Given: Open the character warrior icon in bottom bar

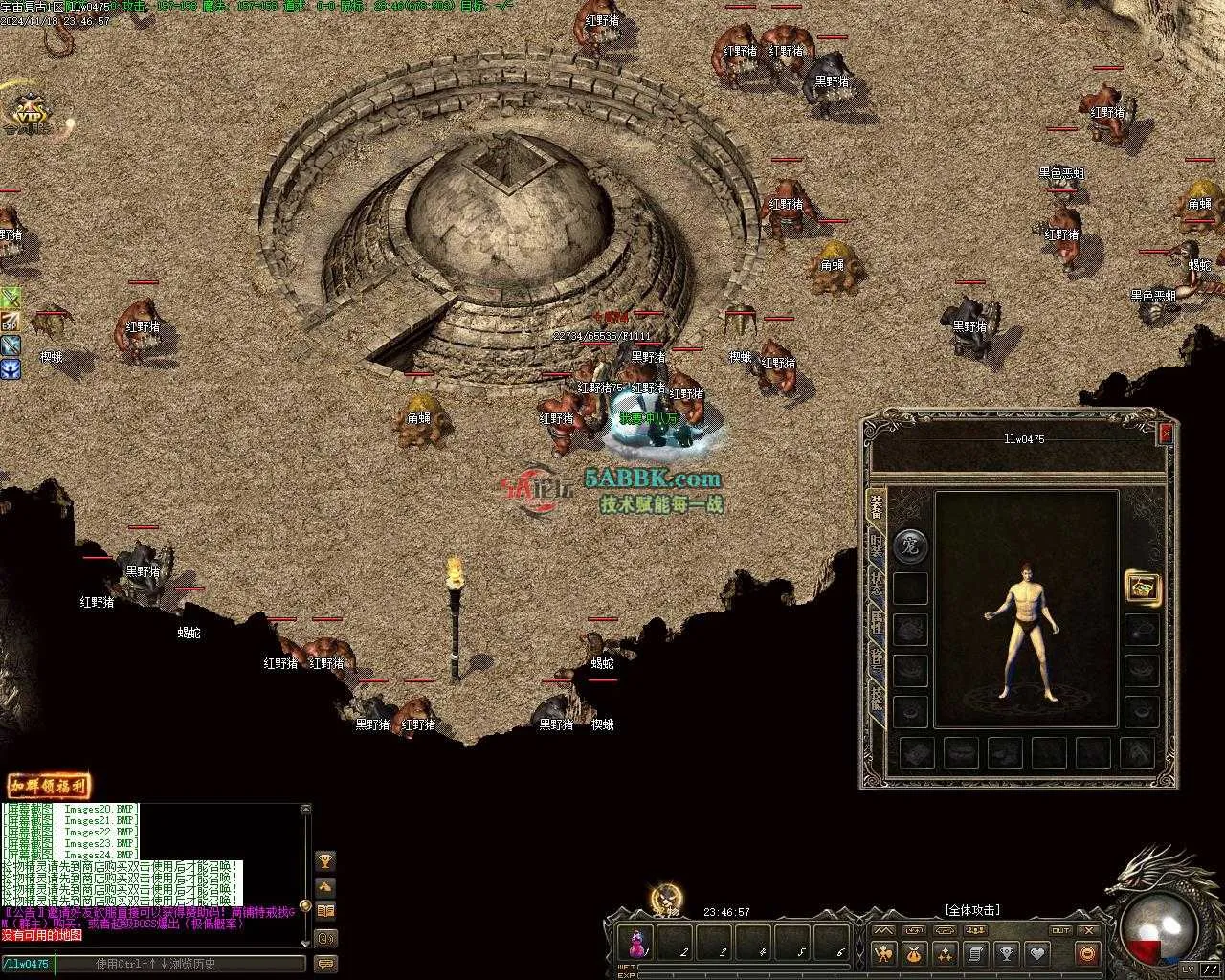Looking at the screenshot, I should tap(883, 953).
